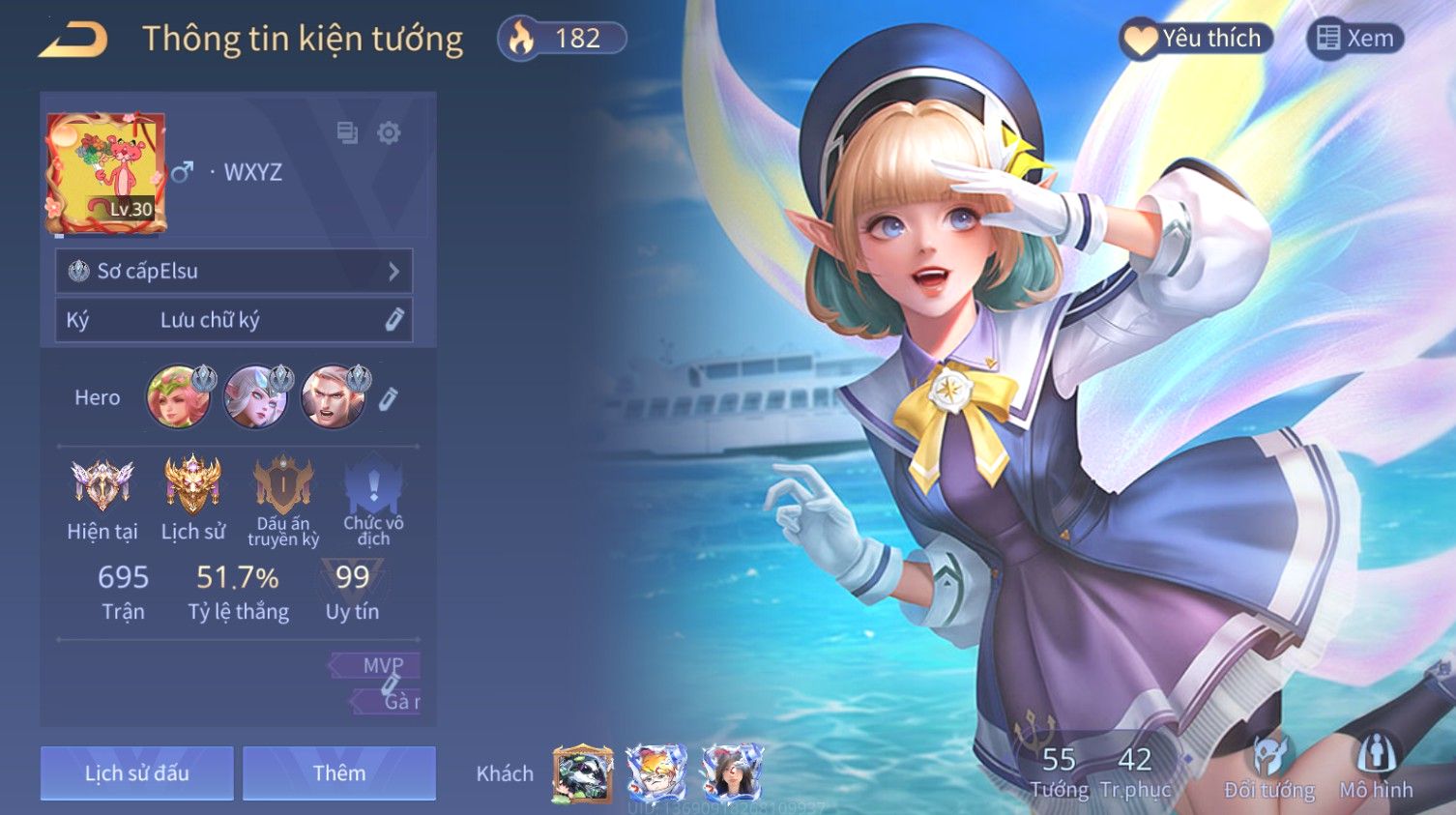Viewport: 1456px width, 815px height.
Task: Open the gear settings icon
Action: [x=389, y=132]
